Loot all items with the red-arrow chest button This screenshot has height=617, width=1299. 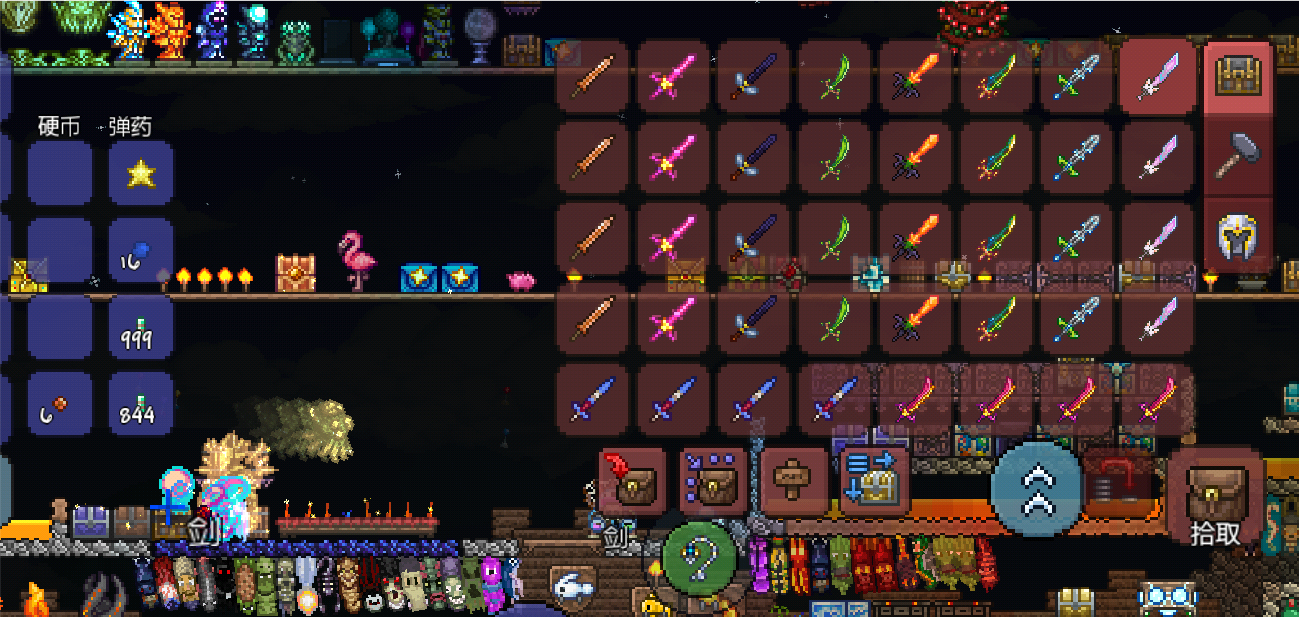pyautogui.click(x=632, y=480)
